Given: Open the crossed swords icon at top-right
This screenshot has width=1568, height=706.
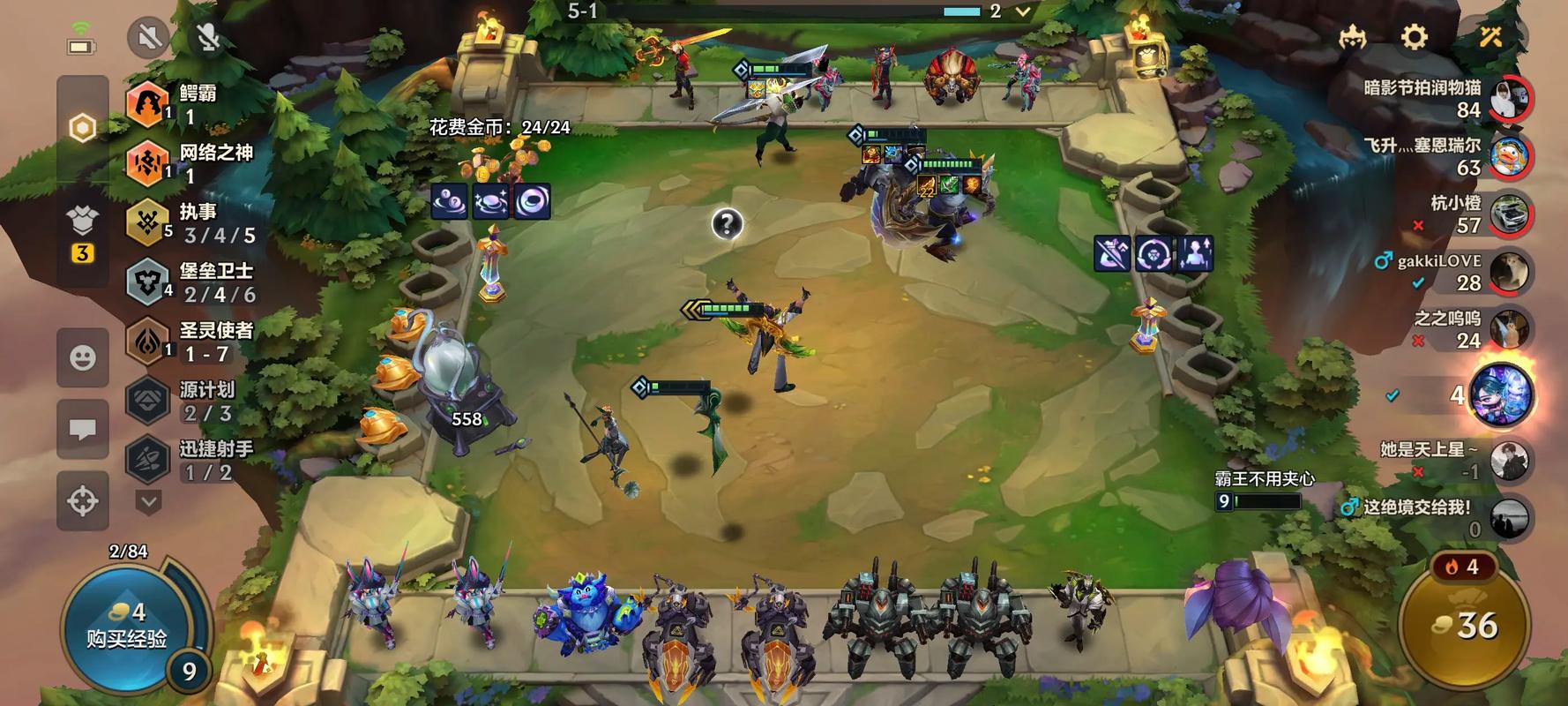Looking at the screenshot, I should [1490, 37].
